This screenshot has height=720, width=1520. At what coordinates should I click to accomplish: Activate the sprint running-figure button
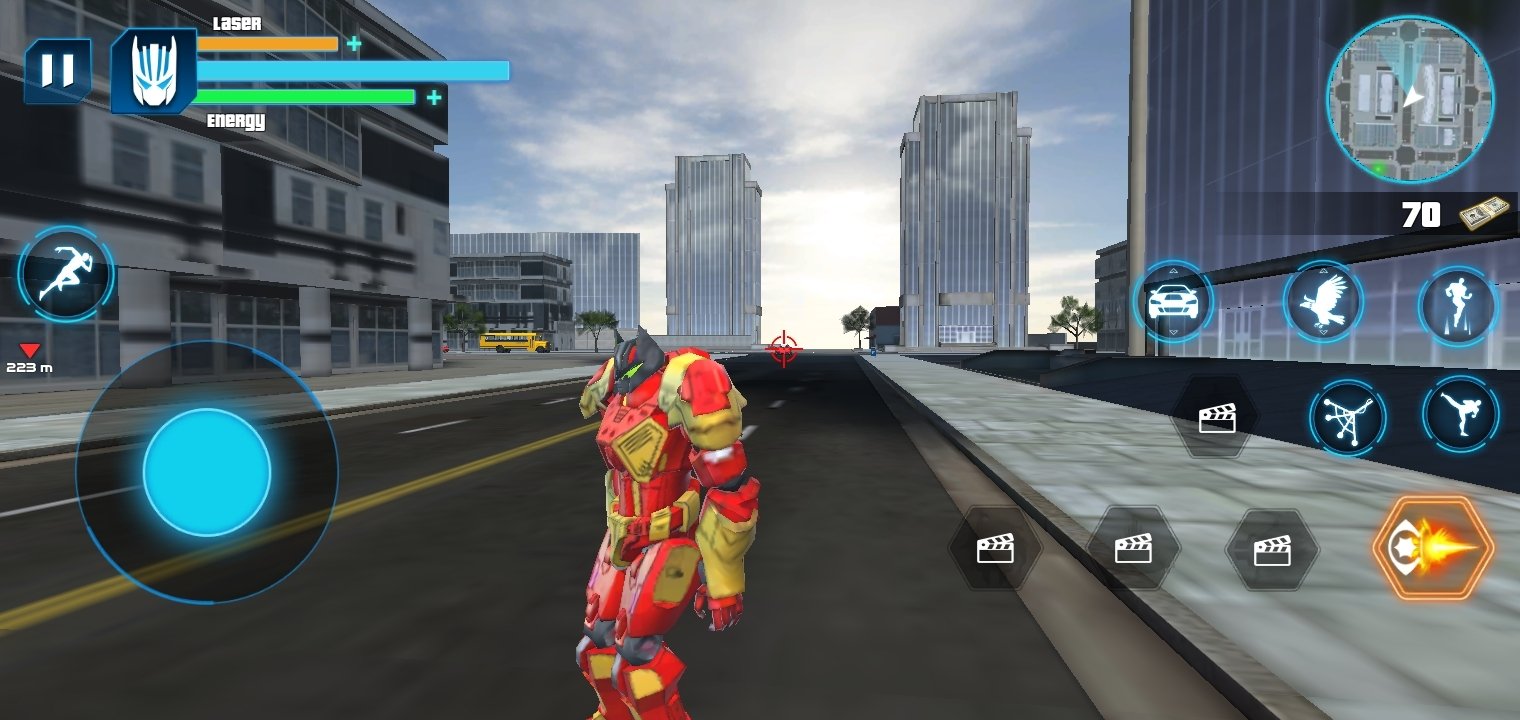pos(65,274)
